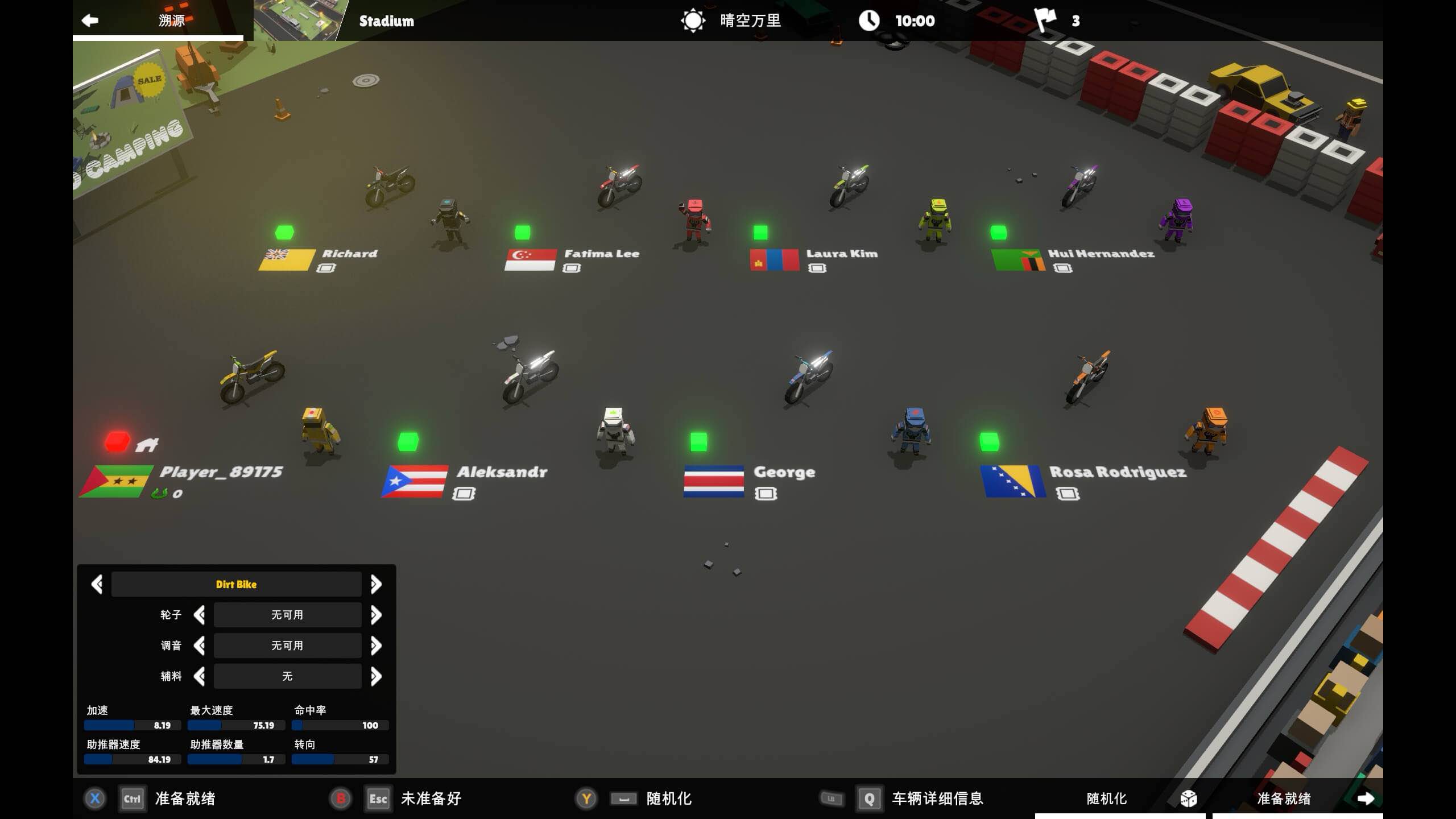The width and height of the screenshot is (1456, 819).
Task: Select the next vehicle after Dirt Bike
Action: pyautogui.click(x=376, y=584)
